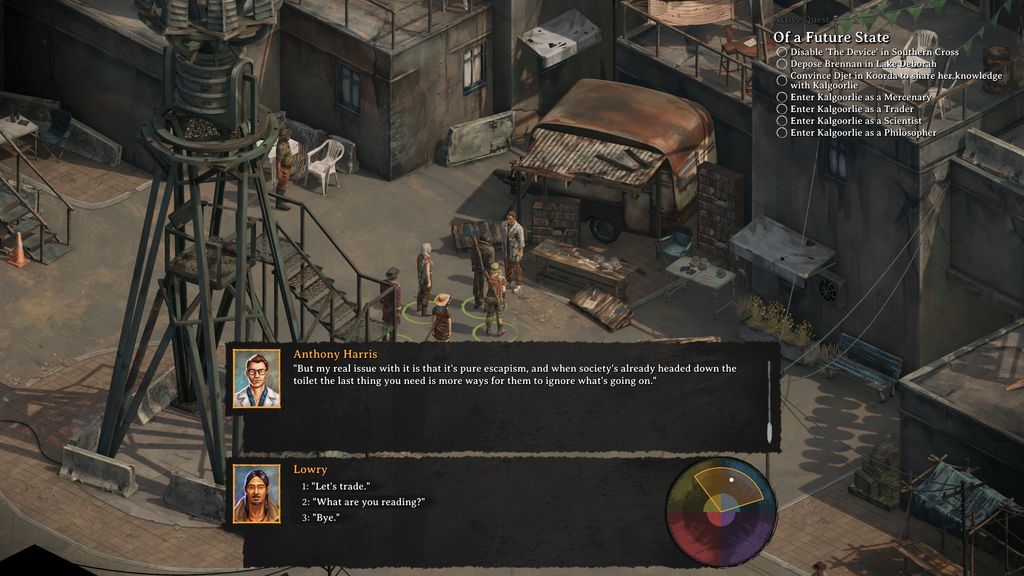Open the "Of a Future State" quest tracker

point(831,38)
